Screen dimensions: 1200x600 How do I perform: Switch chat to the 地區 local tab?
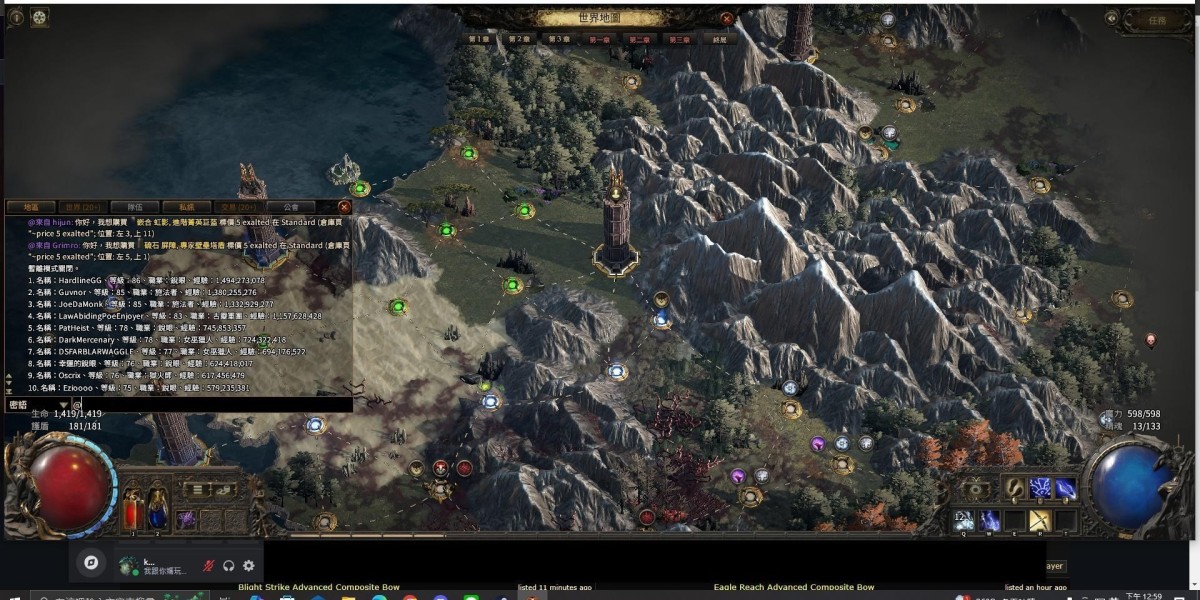31,207
